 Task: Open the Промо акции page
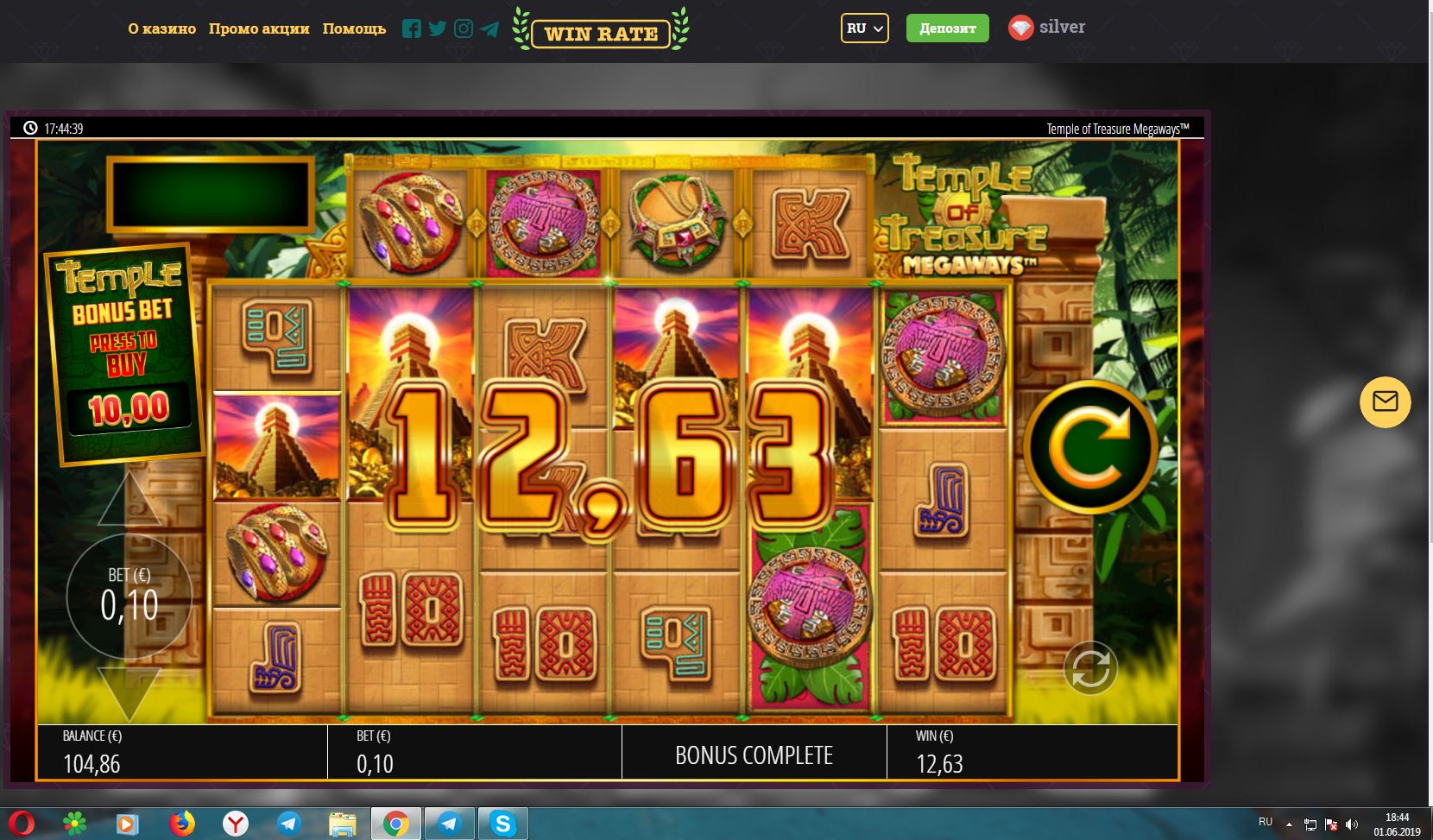259,28
